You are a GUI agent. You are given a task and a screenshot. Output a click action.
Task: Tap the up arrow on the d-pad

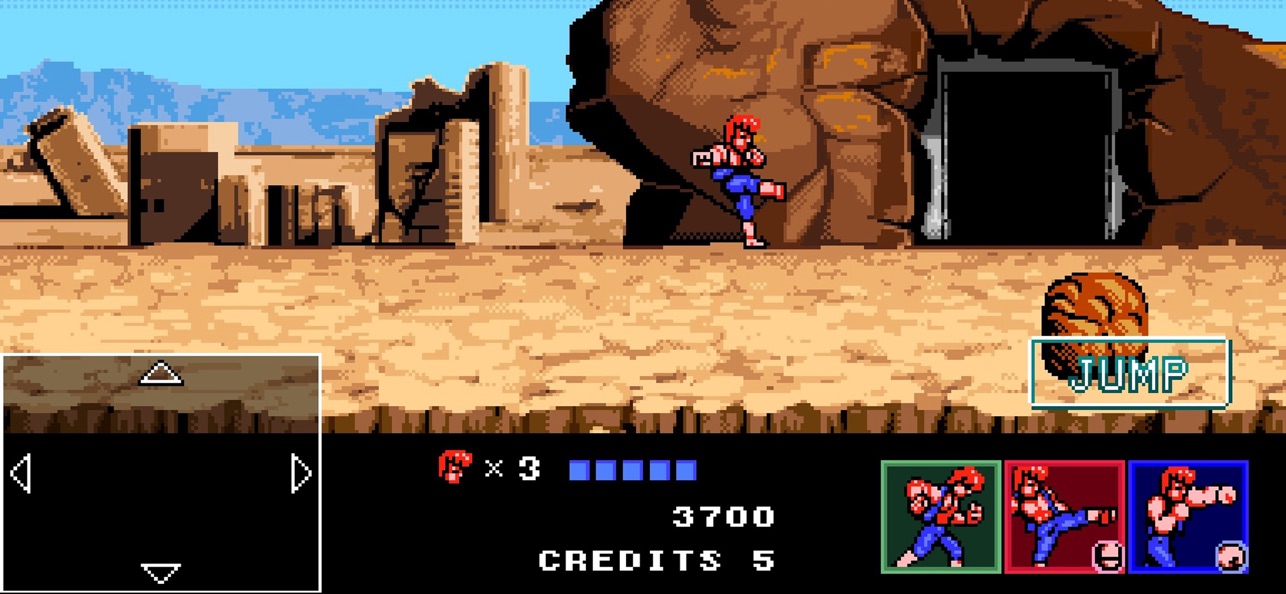(160, 374)
